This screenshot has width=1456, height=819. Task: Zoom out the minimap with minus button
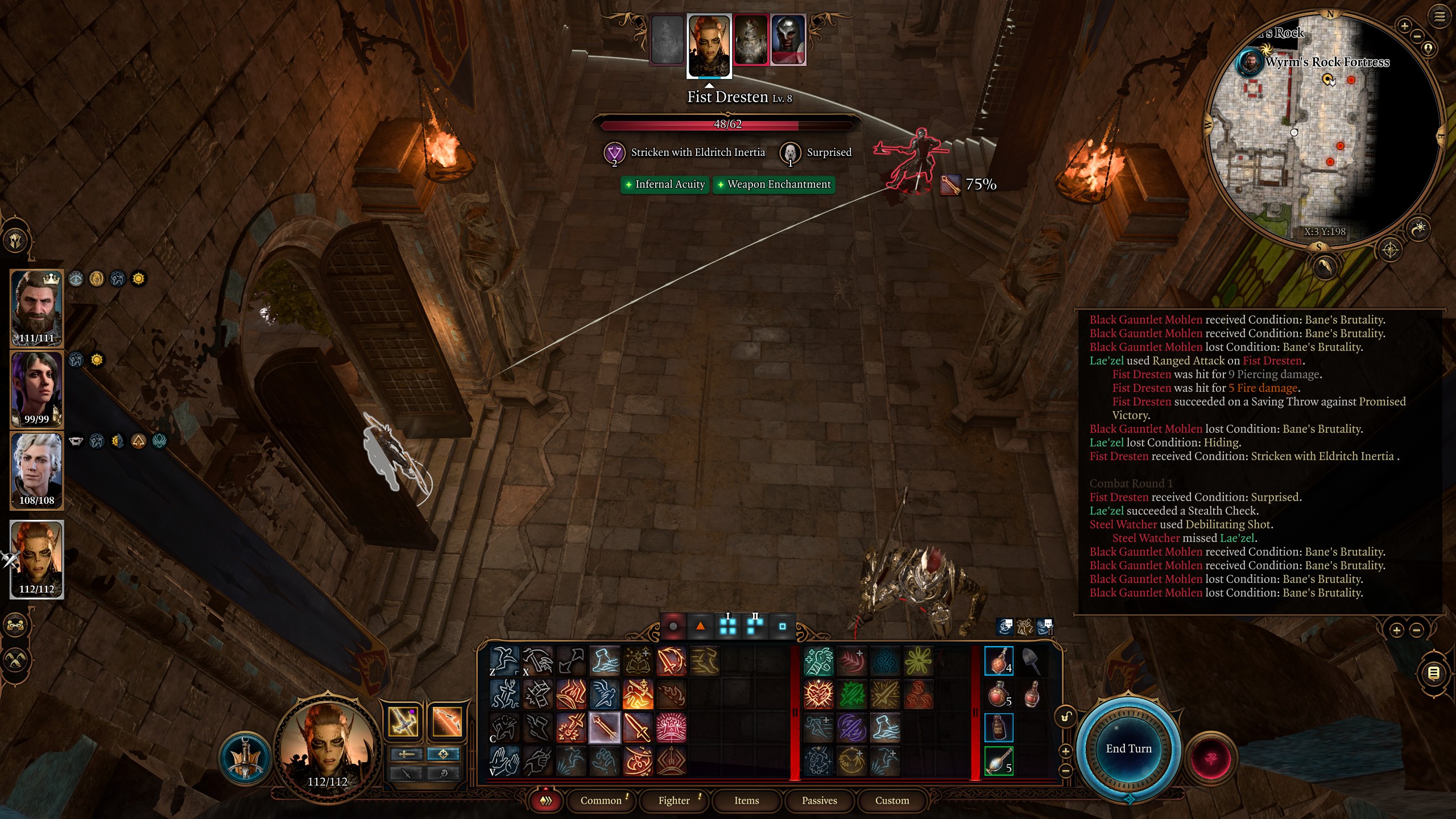[x=1417, y=36]
